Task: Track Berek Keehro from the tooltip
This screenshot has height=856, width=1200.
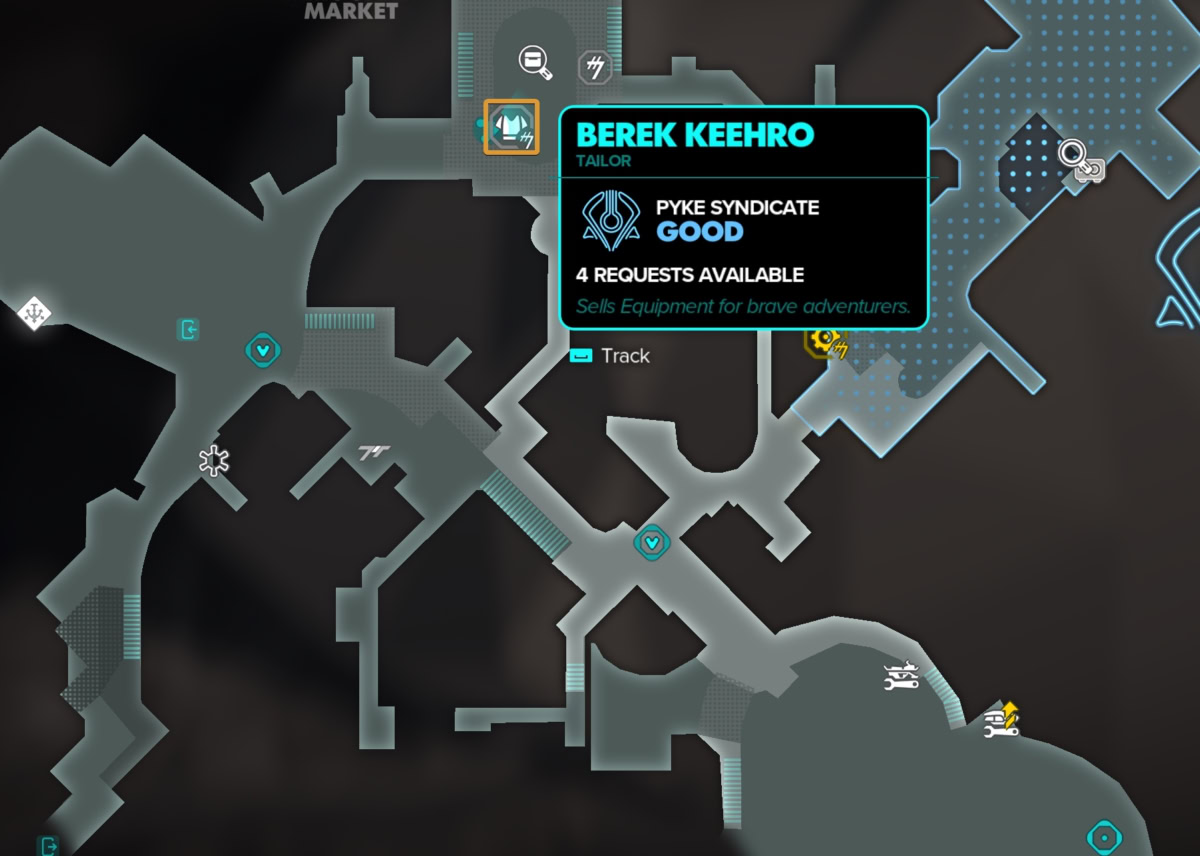Action: coord(610,356)
